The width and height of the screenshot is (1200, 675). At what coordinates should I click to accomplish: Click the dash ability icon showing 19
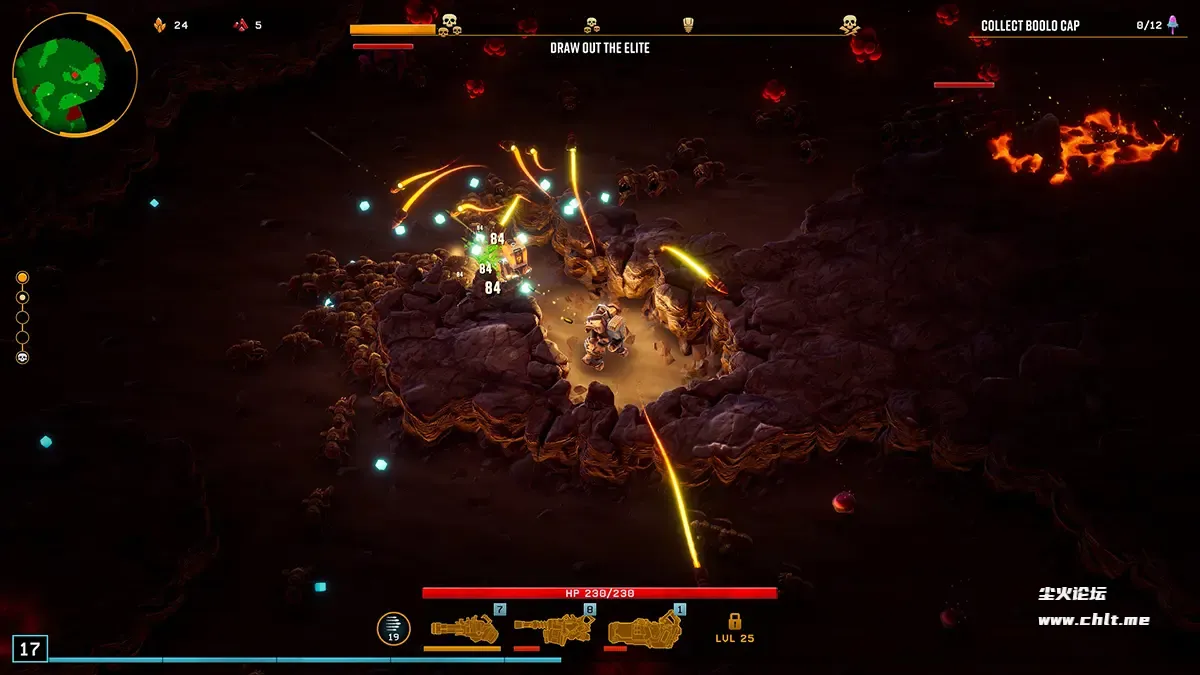pos(393,629)
